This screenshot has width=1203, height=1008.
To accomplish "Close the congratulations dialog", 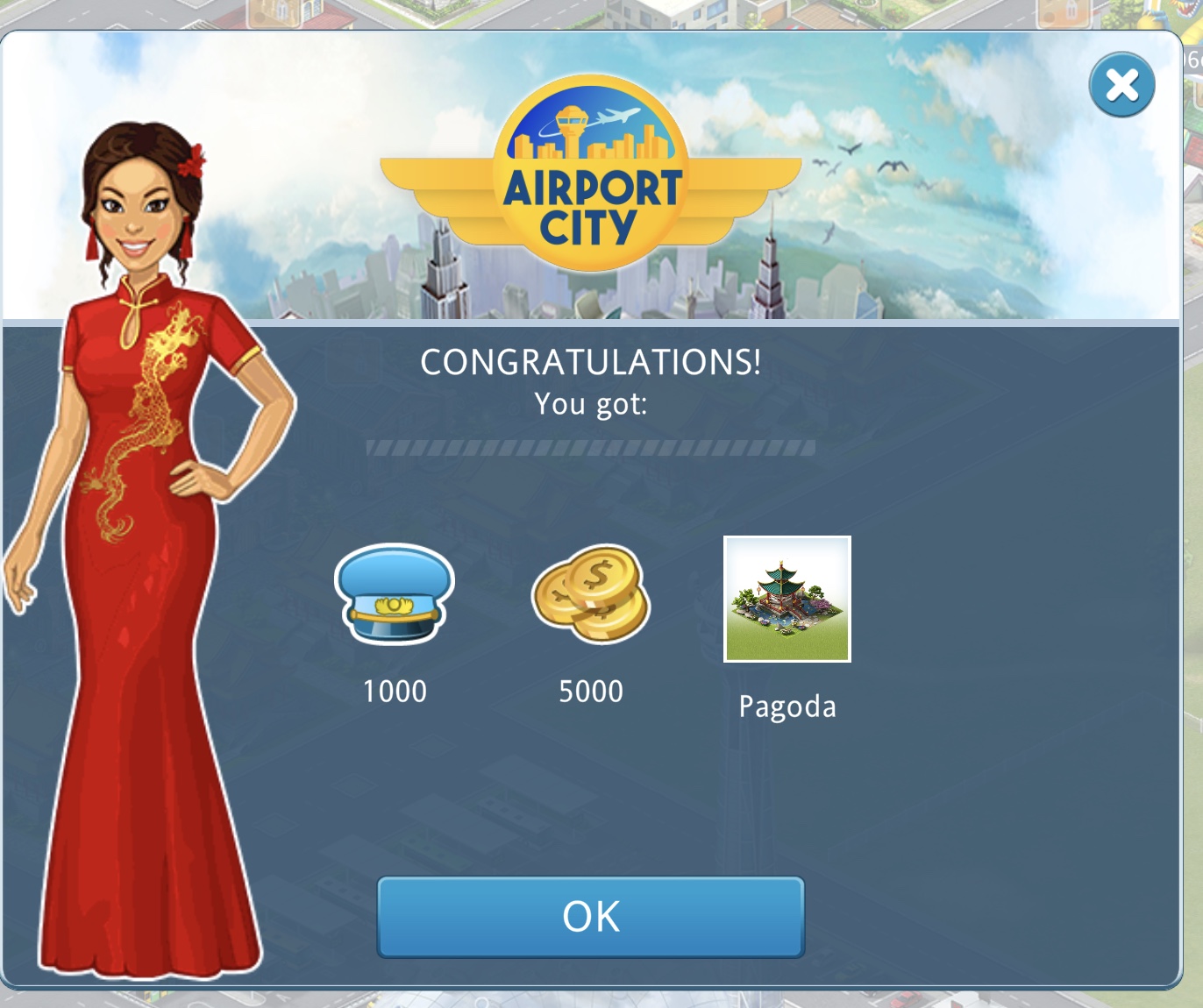I will pos(1121,85).
